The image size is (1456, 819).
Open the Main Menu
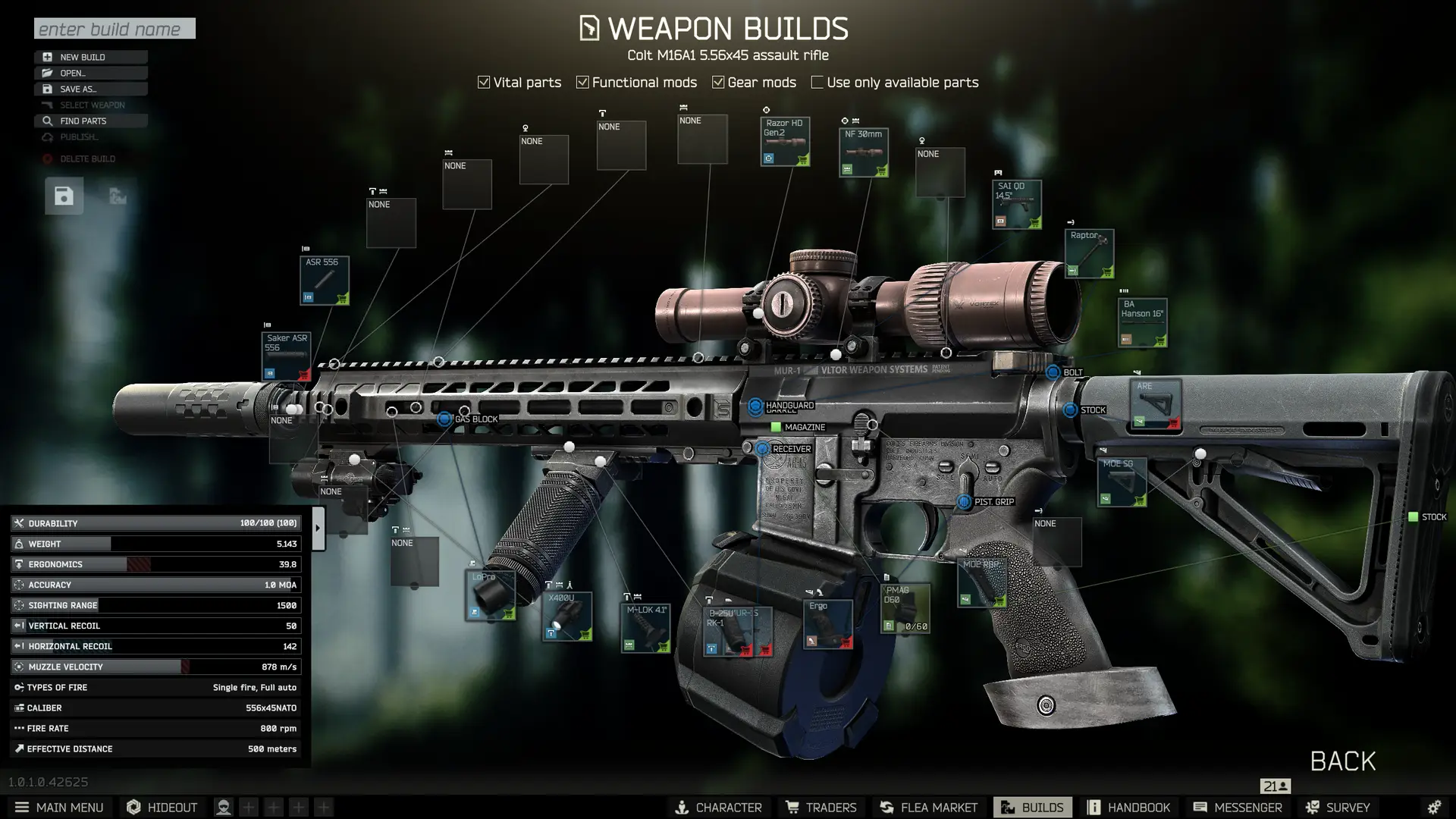[59, 808]
